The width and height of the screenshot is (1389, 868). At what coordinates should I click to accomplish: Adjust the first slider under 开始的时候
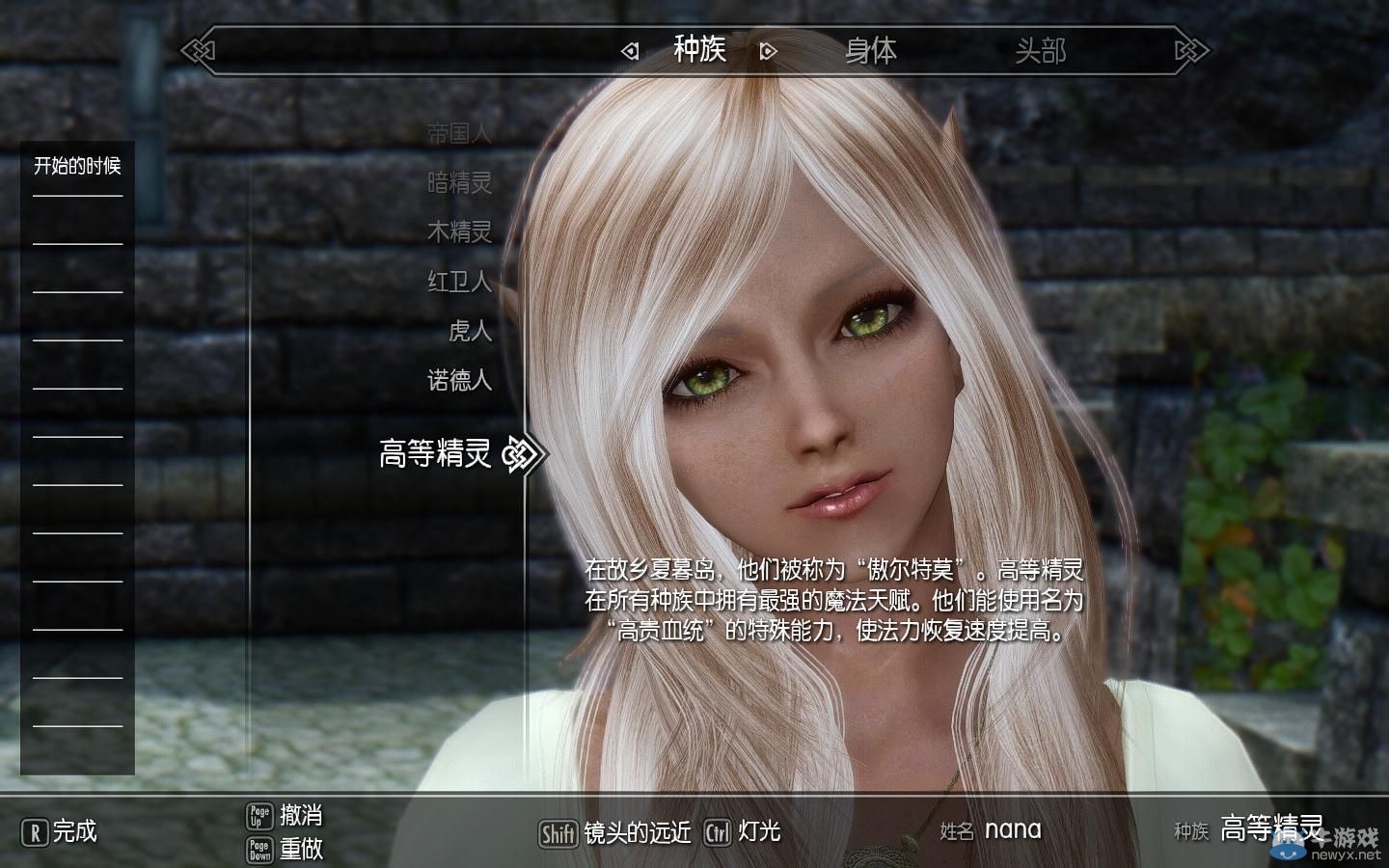[76, 196]
